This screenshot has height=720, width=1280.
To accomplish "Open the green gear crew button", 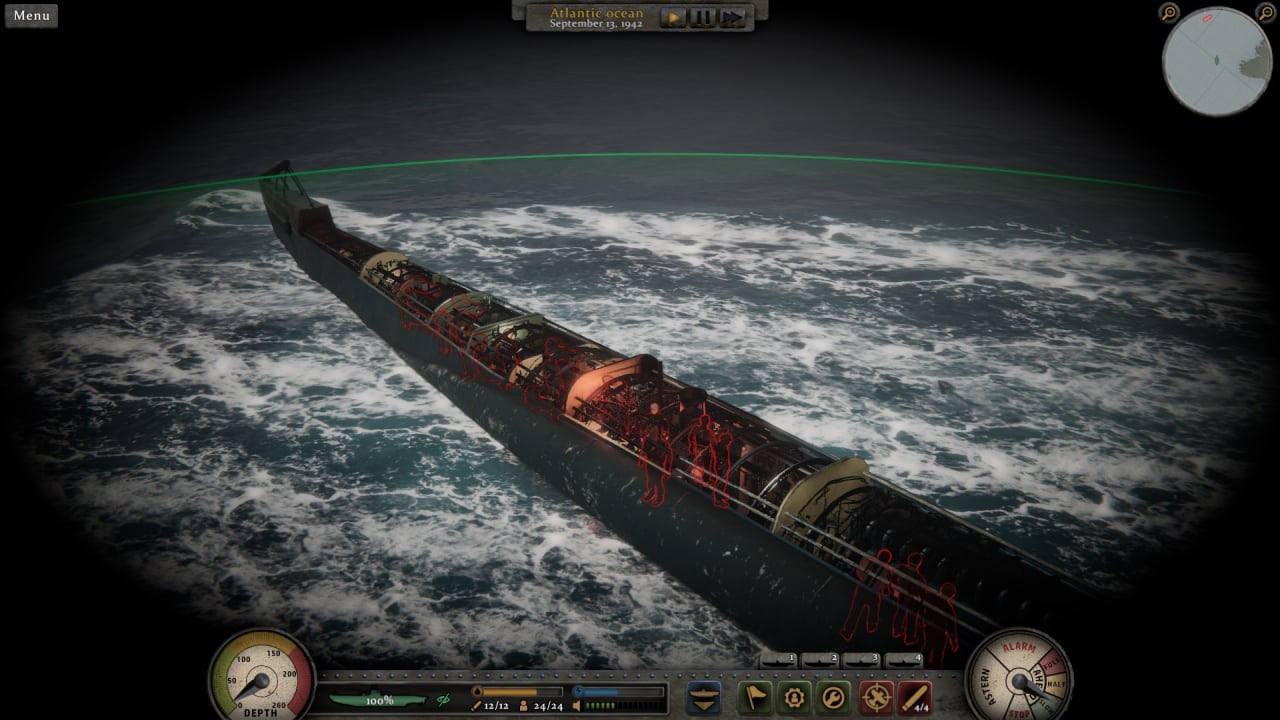I will [x=795, y=697].
